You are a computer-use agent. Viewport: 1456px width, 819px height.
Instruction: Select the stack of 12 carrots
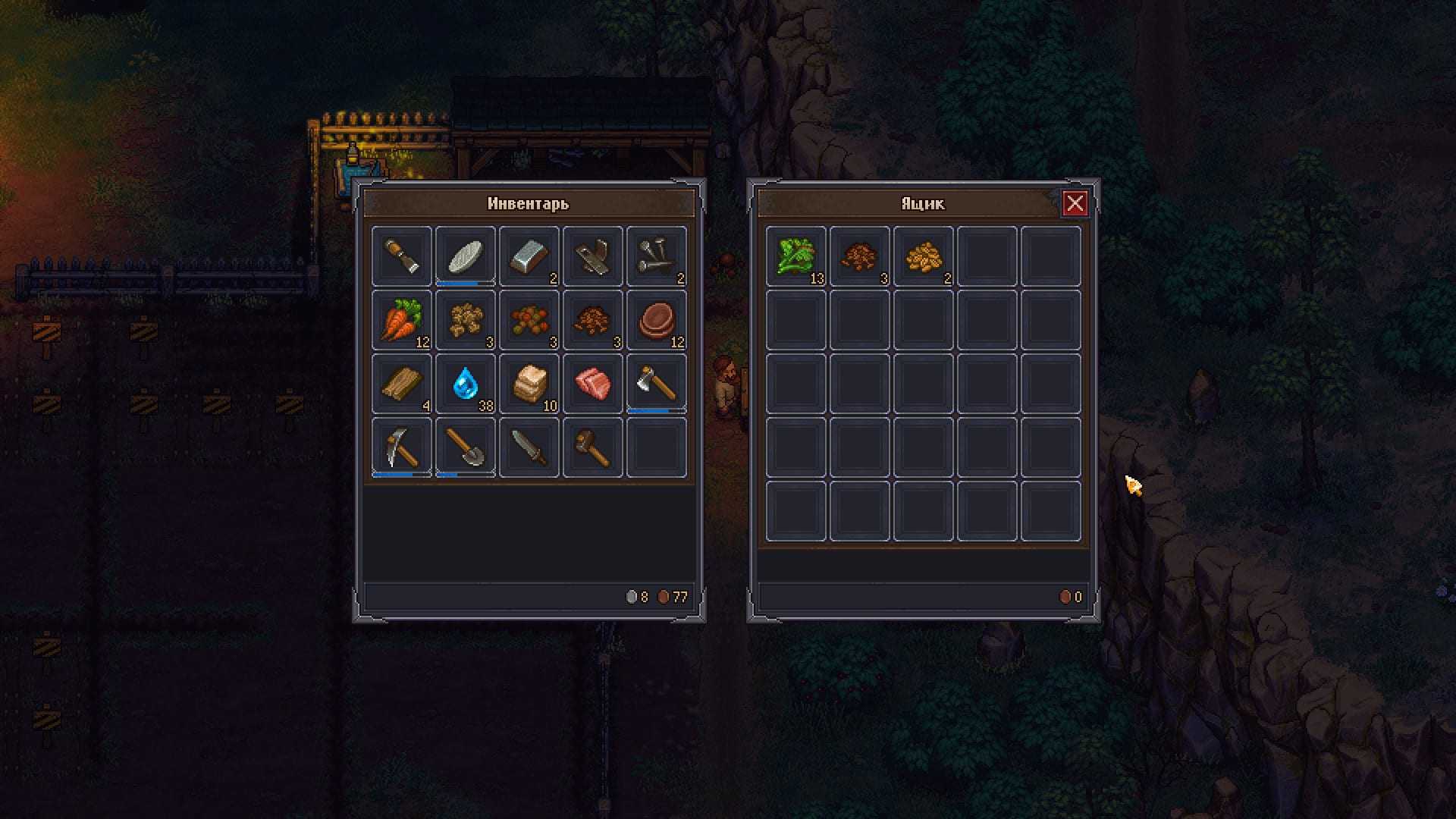(x=402, y=320)
